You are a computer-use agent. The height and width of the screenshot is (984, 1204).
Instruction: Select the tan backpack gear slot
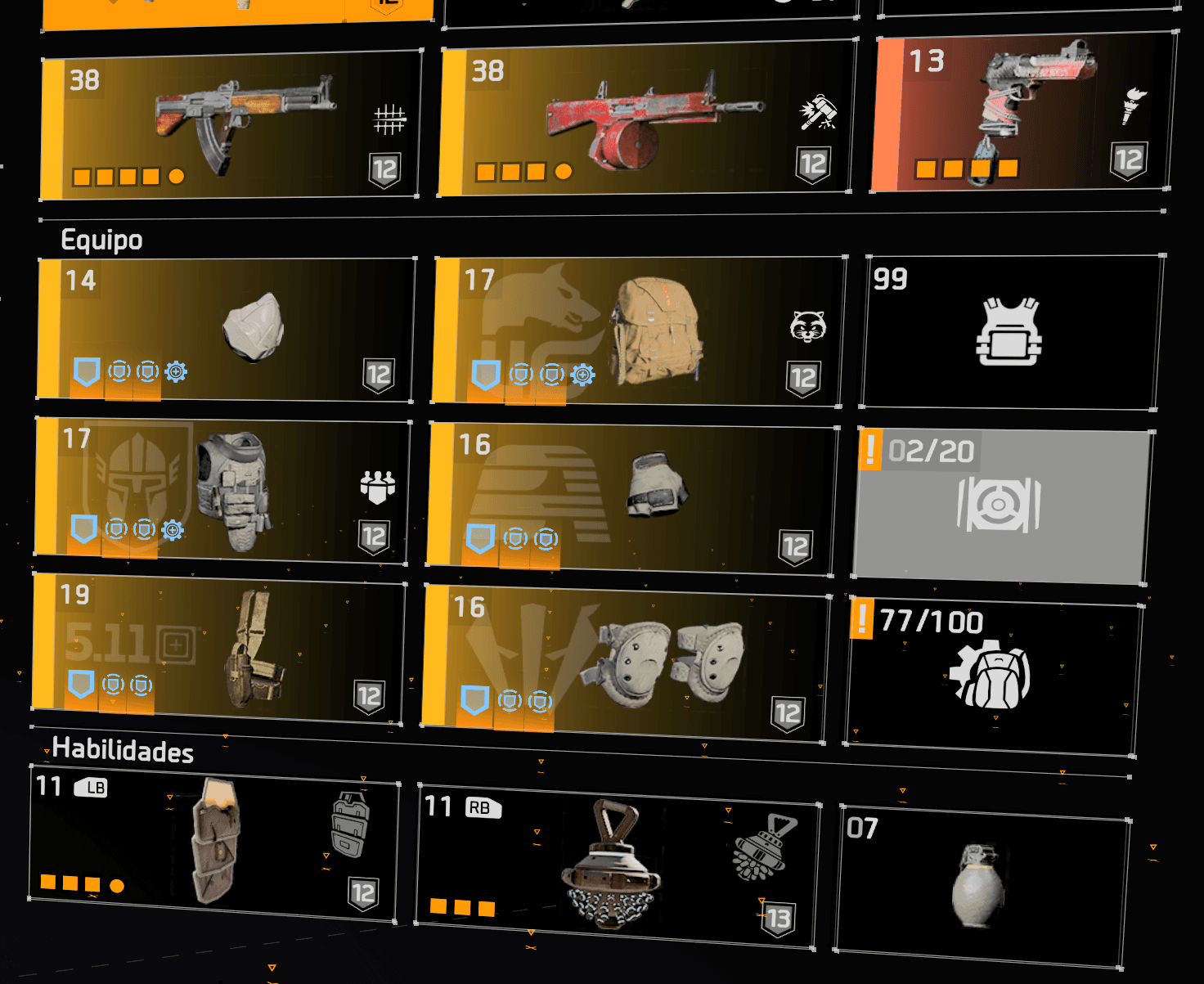[638, 331]
